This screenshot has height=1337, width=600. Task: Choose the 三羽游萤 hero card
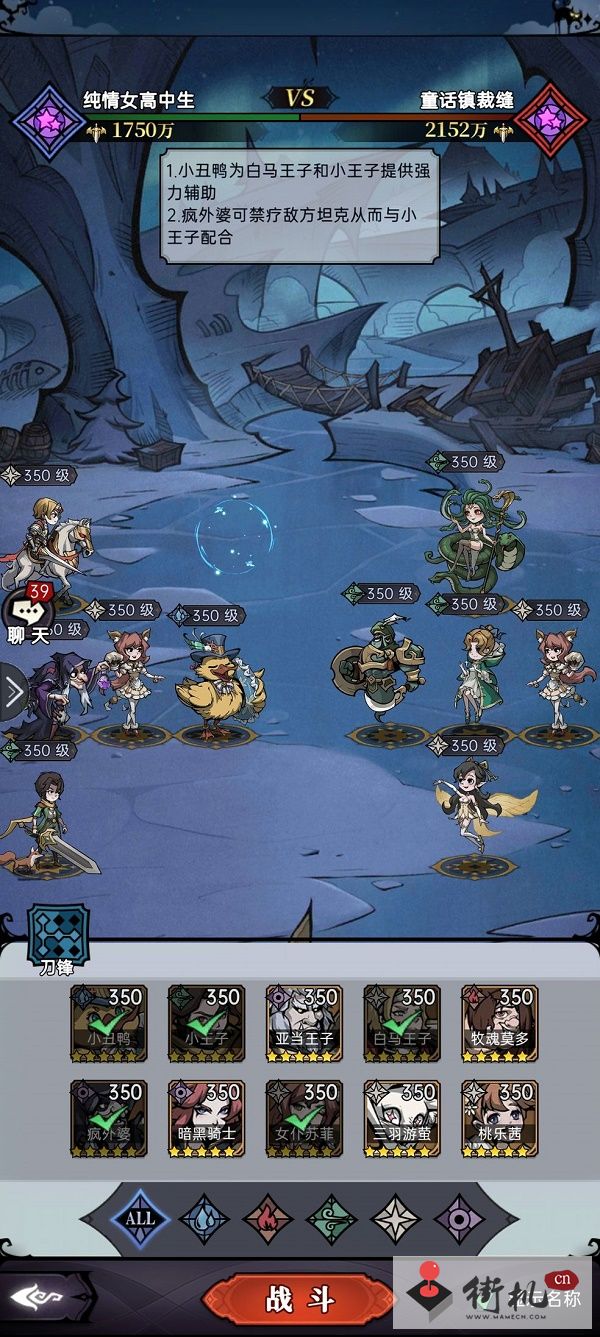pyautogui.click(x=402, y=1118)
